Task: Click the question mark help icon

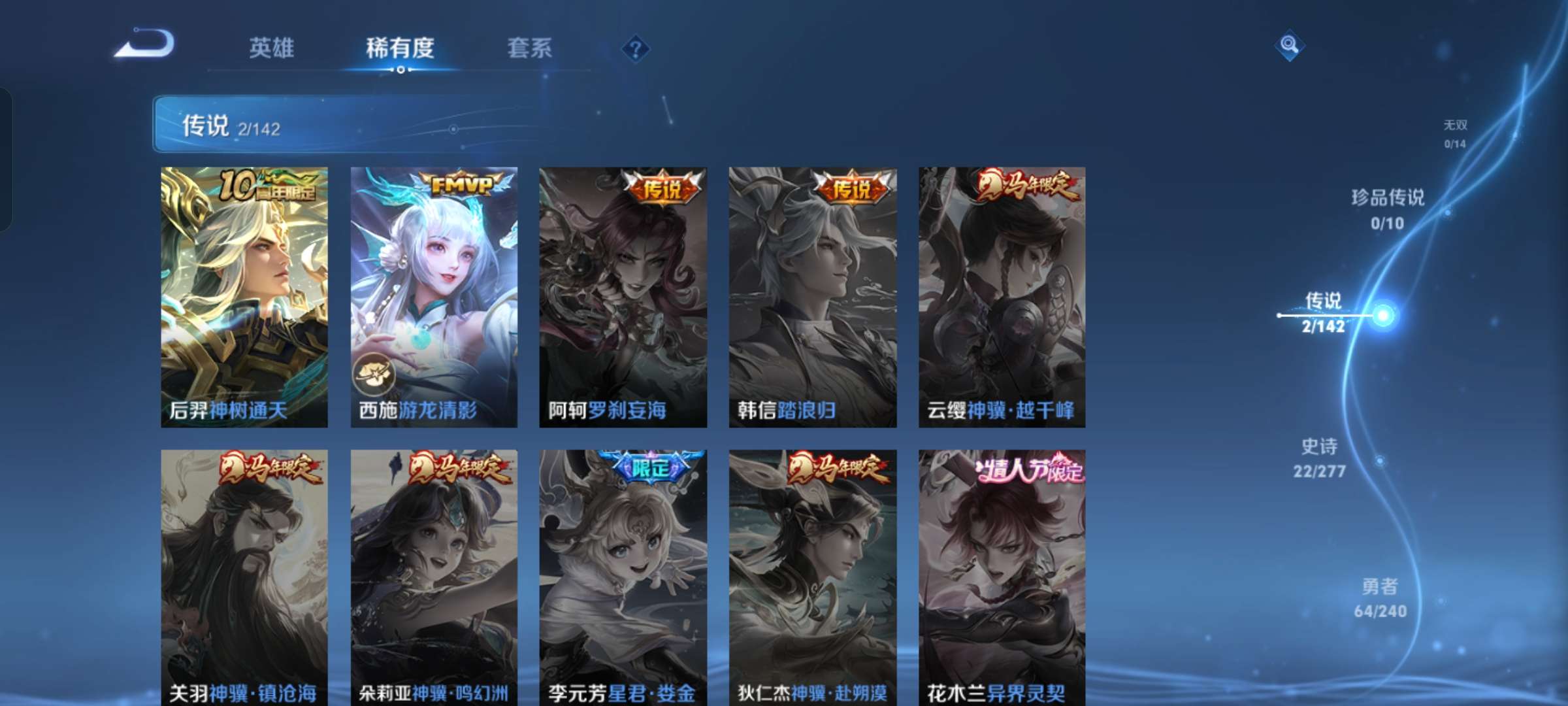Action: point(637,49)
